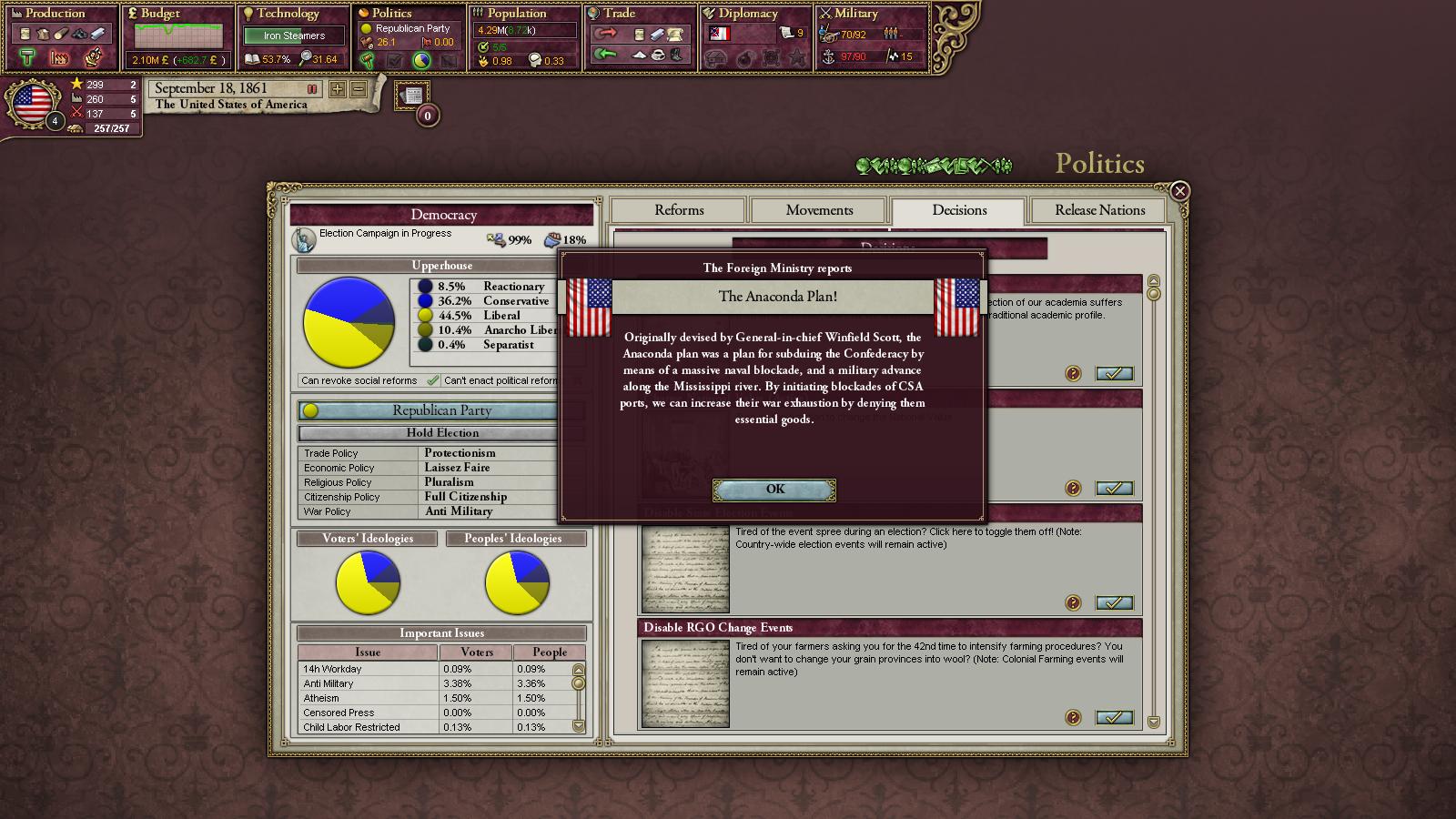Open the Production panel
This screenshot has width=1456, height=819.
[x=56, y=14]
